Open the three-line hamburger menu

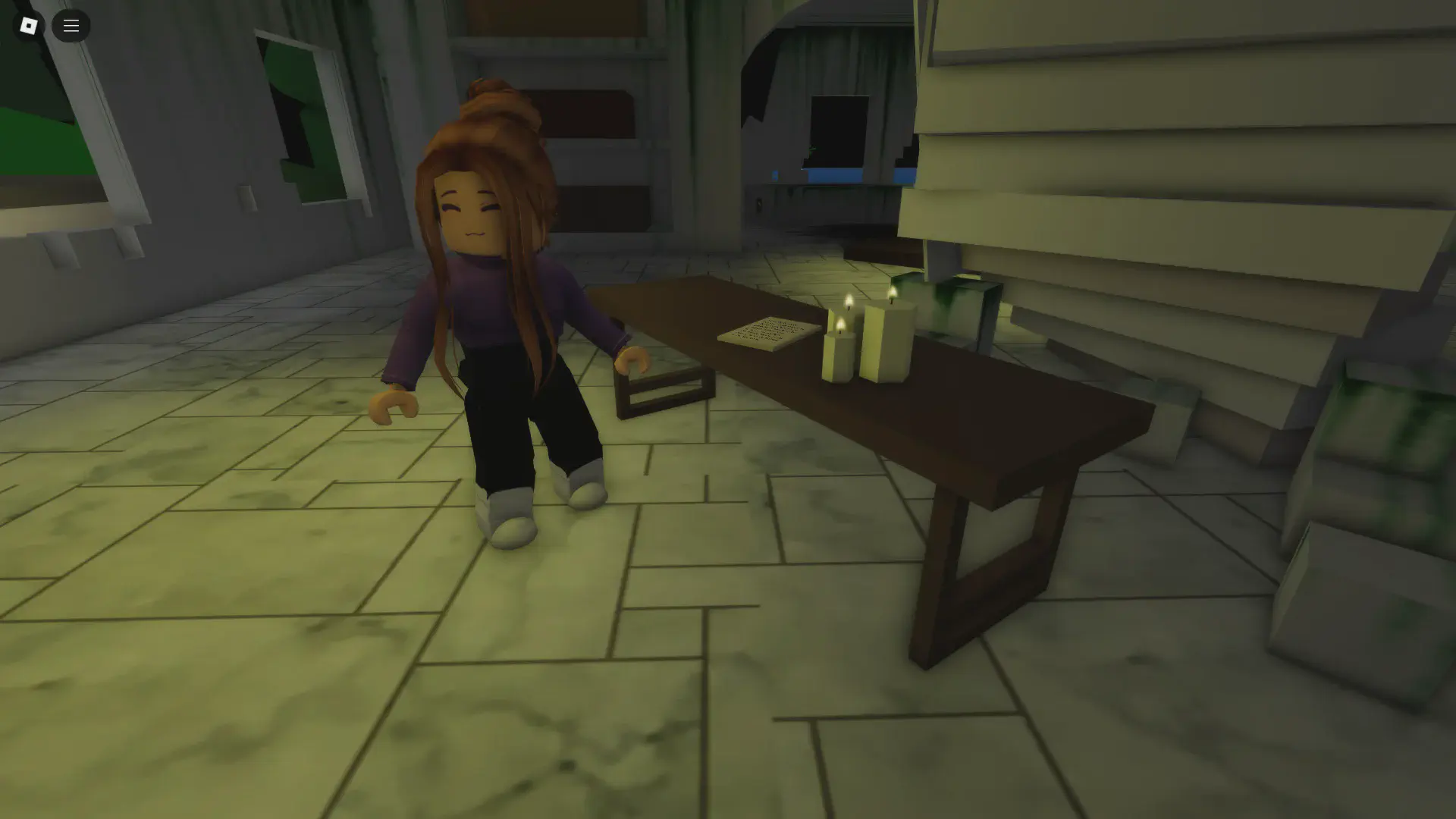pos(71,26)
